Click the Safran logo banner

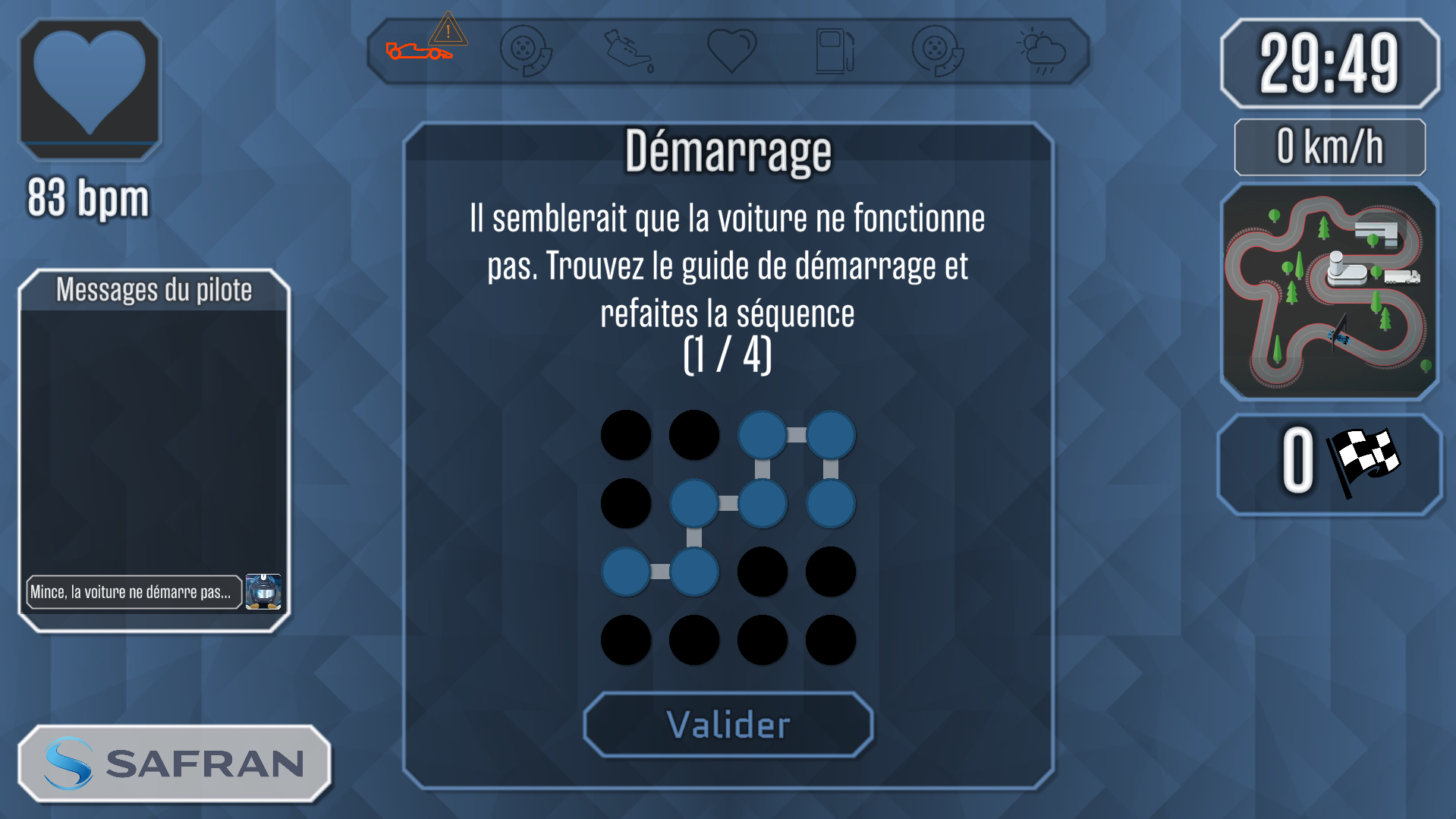click(175, 764)
